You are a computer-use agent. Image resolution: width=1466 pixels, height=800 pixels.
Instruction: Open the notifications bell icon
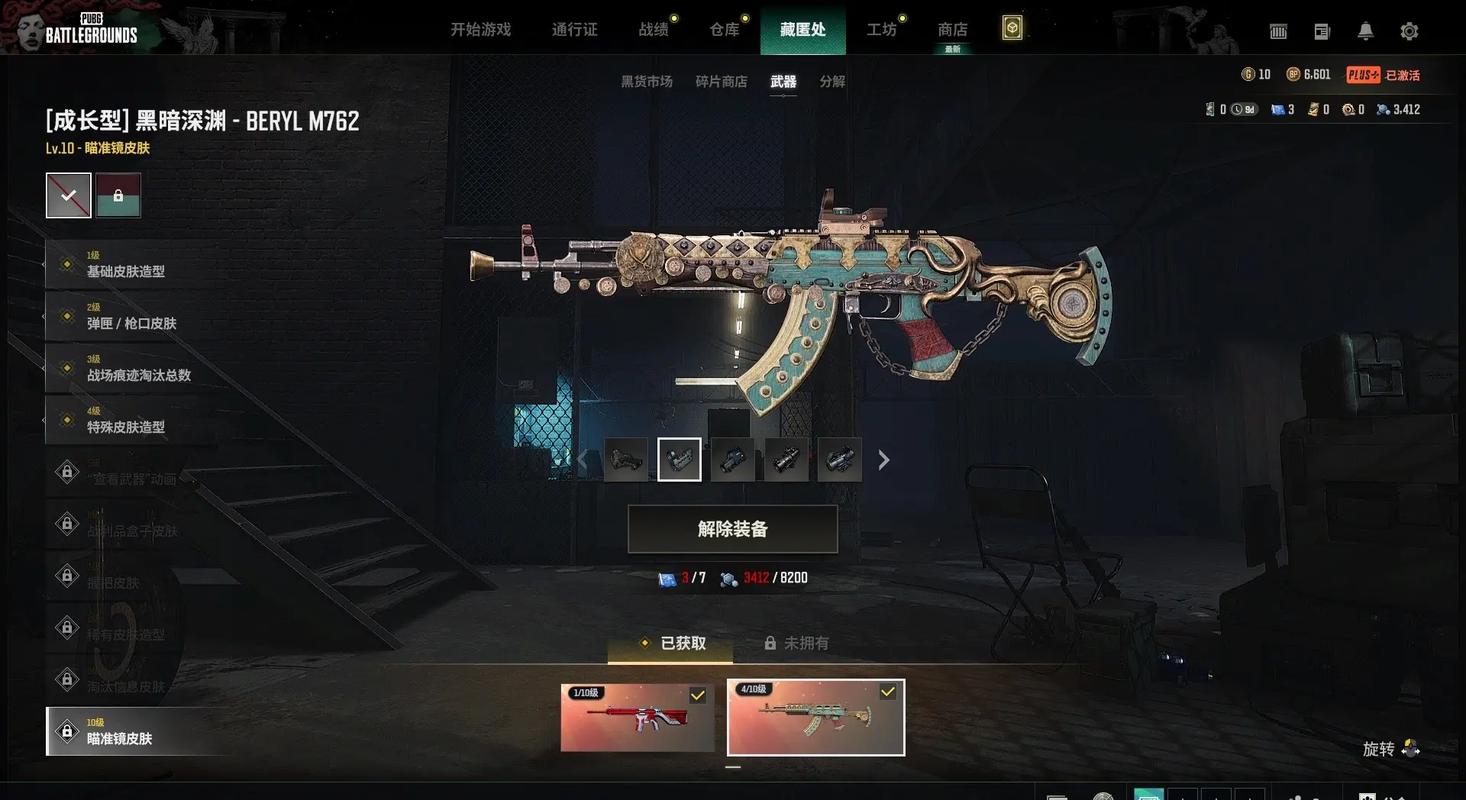1364,31
